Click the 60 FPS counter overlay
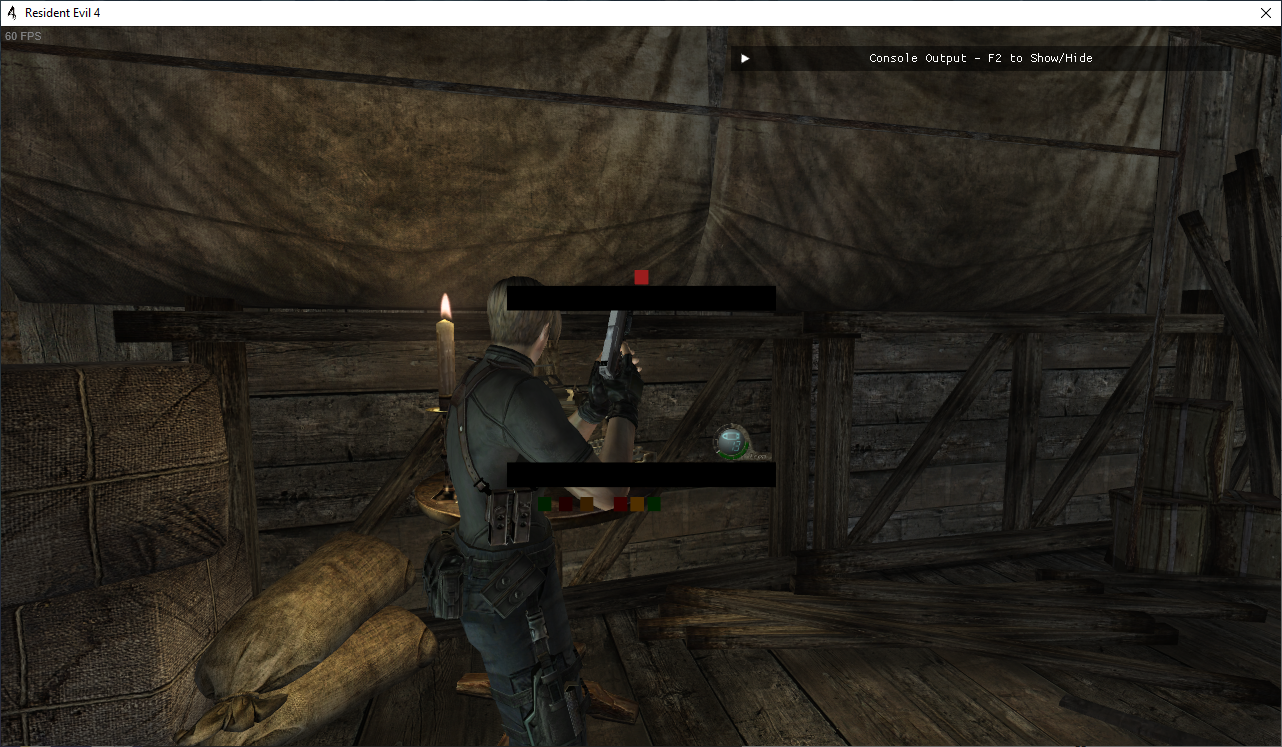Image resolution: width=1282 pixels, height=747 pixels. point(21,35)
